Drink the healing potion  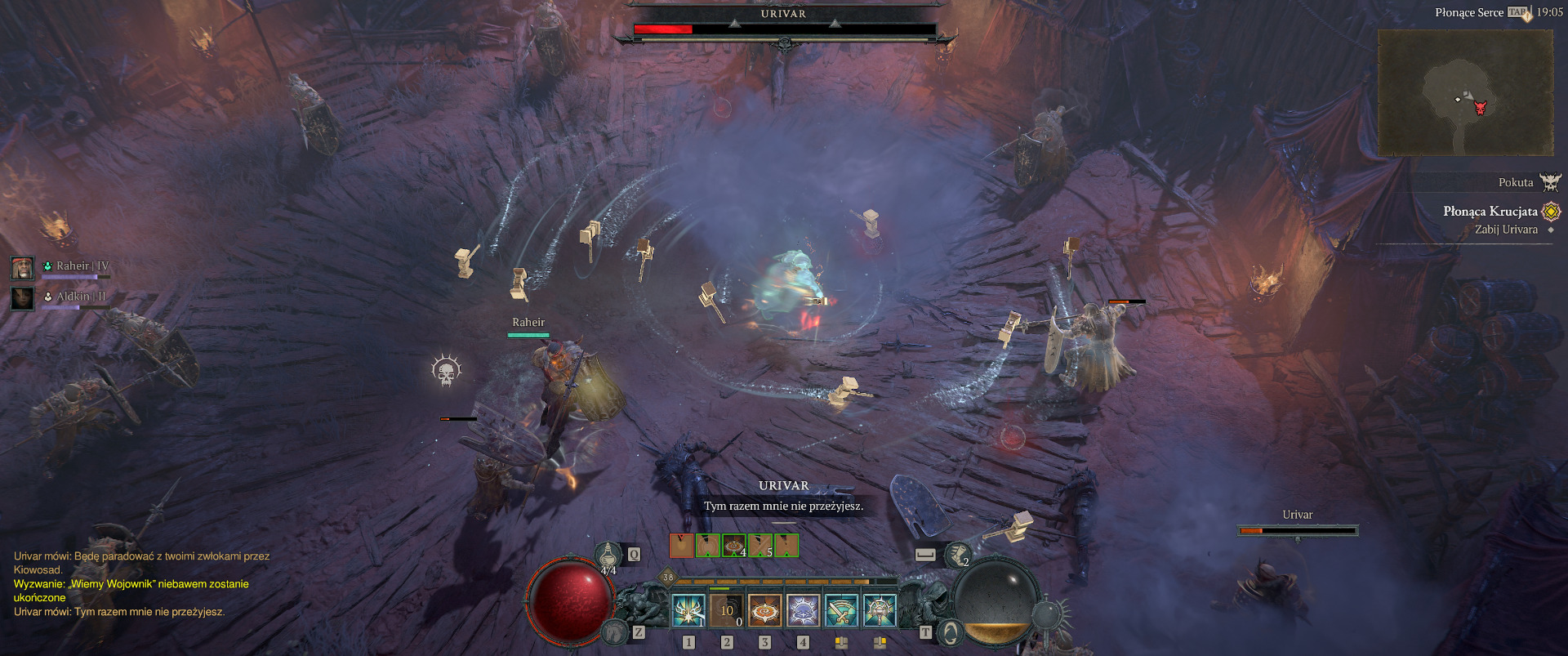point(608,556)
